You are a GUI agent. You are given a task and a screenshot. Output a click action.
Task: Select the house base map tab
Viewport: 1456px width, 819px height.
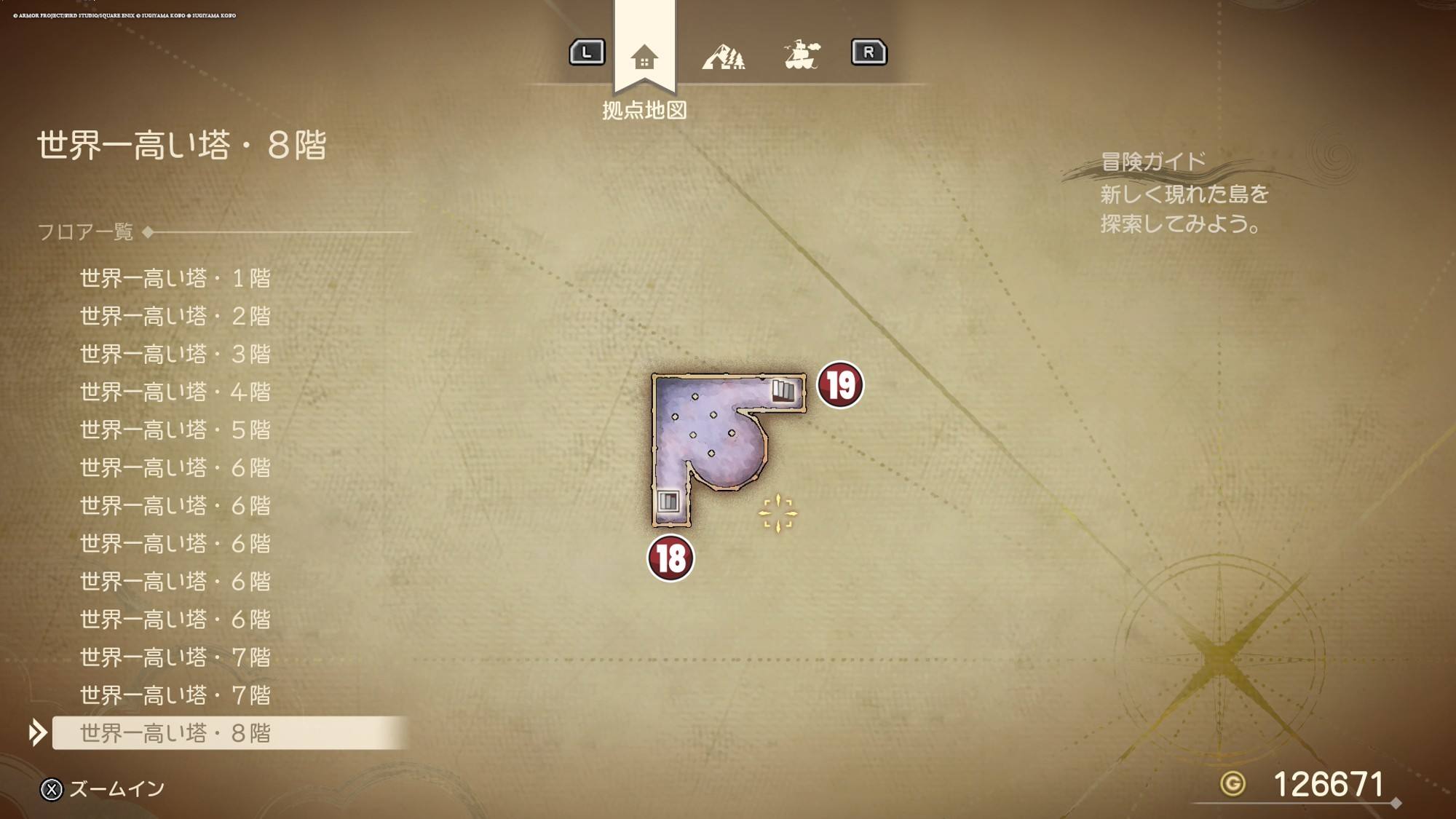(x=644, y=57)
